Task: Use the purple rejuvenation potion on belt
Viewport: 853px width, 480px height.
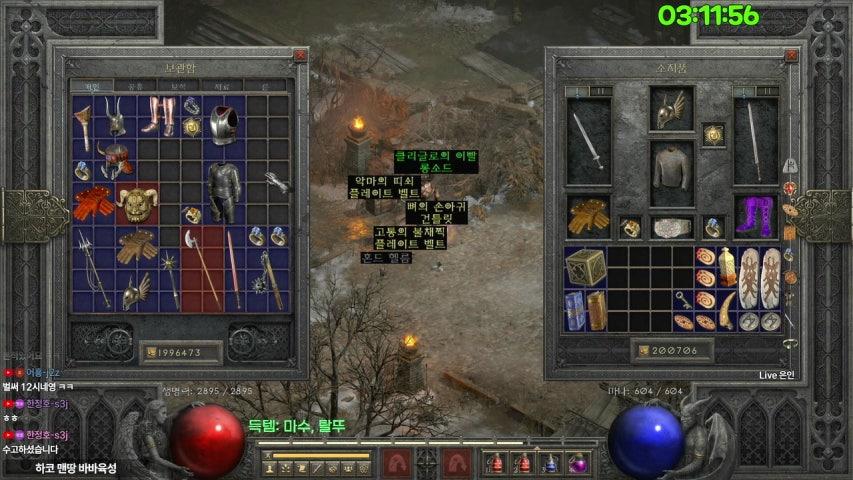Action: 577,463
